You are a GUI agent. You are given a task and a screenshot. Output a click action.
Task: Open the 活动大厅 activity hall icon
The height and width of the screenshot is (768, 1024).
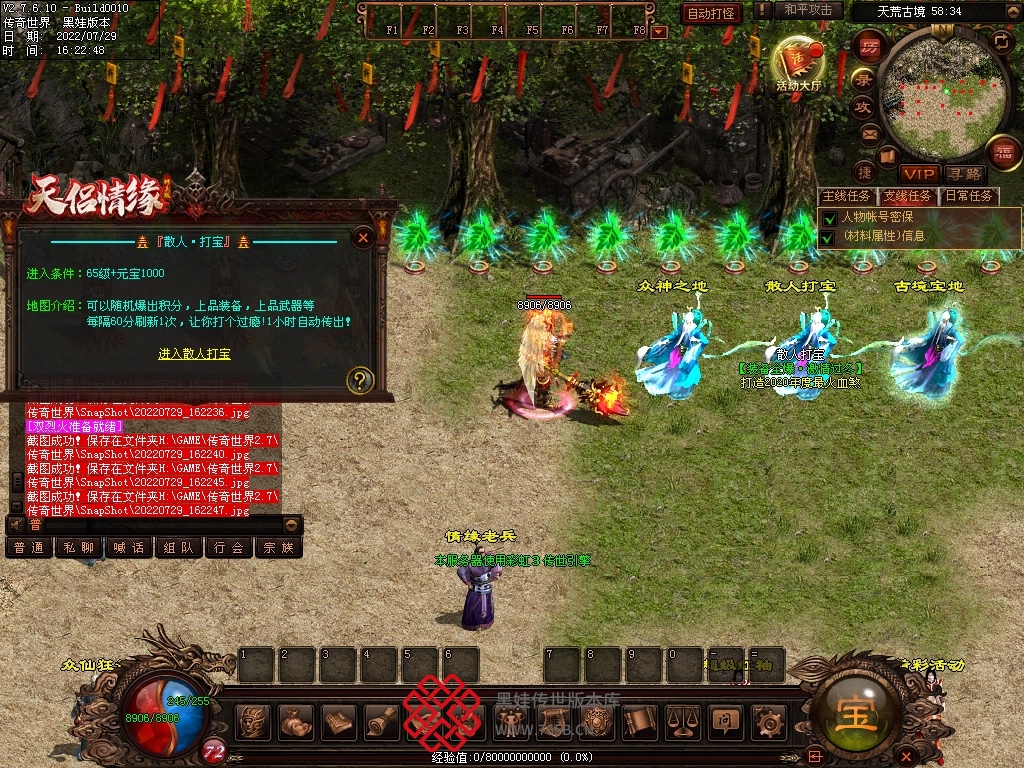click(x=797, y=62)
